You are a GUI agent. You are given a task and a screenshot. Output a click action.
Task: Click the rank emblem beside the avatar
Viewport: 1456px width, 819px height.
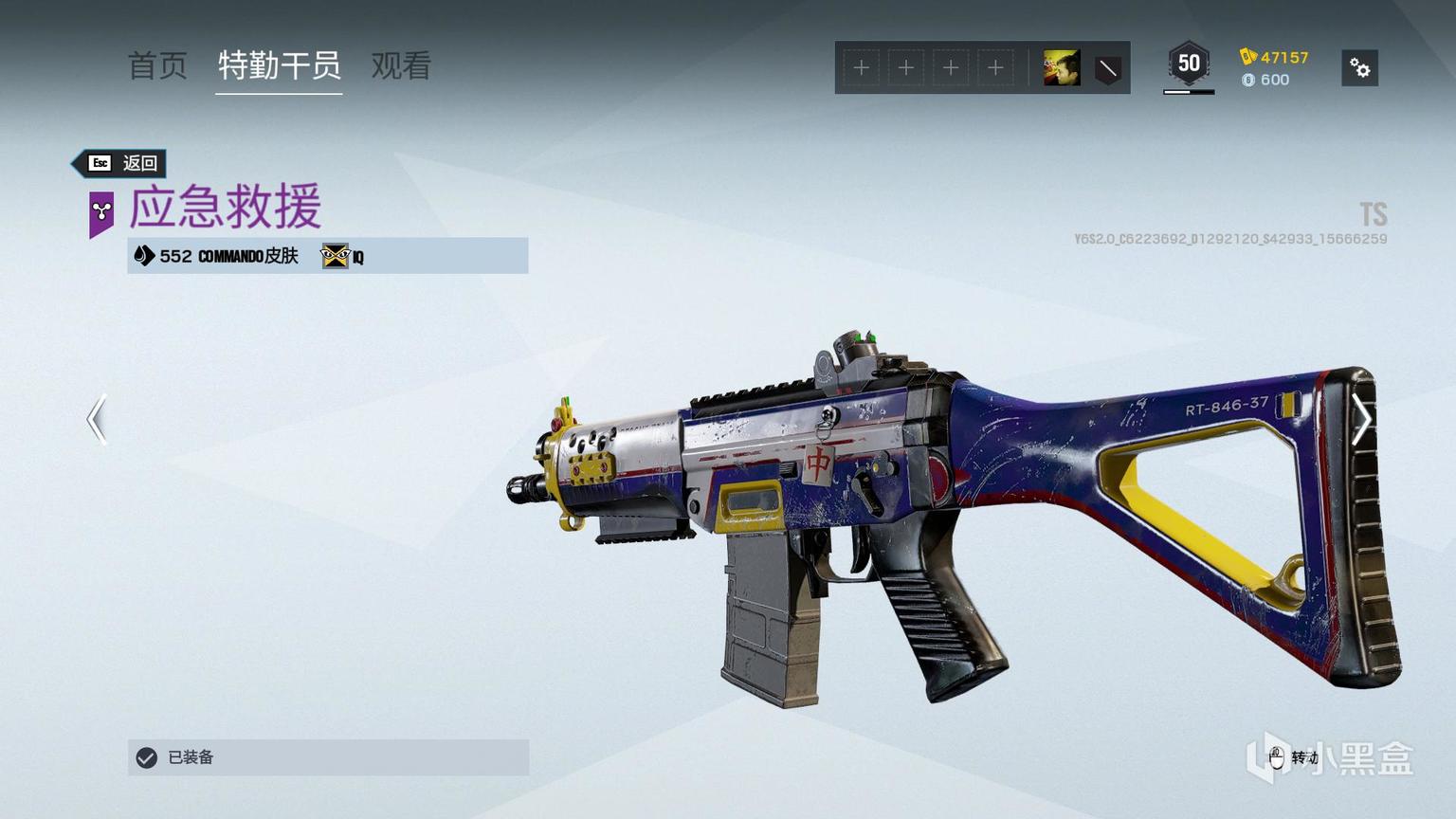pyautogui.click(x=1107, y=68)
